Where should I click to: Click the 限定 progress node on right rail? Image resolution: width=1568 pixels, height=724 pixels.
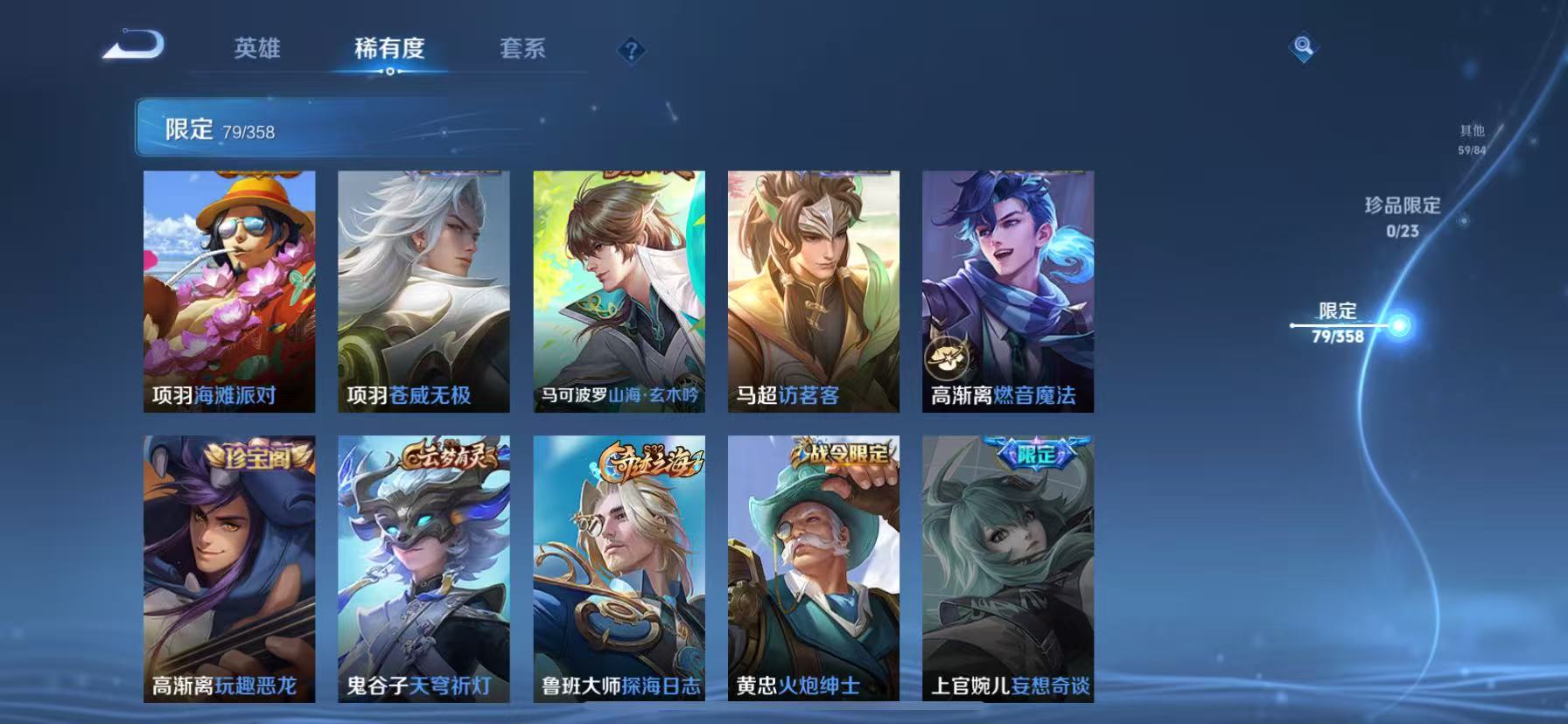click(1400, 324)
